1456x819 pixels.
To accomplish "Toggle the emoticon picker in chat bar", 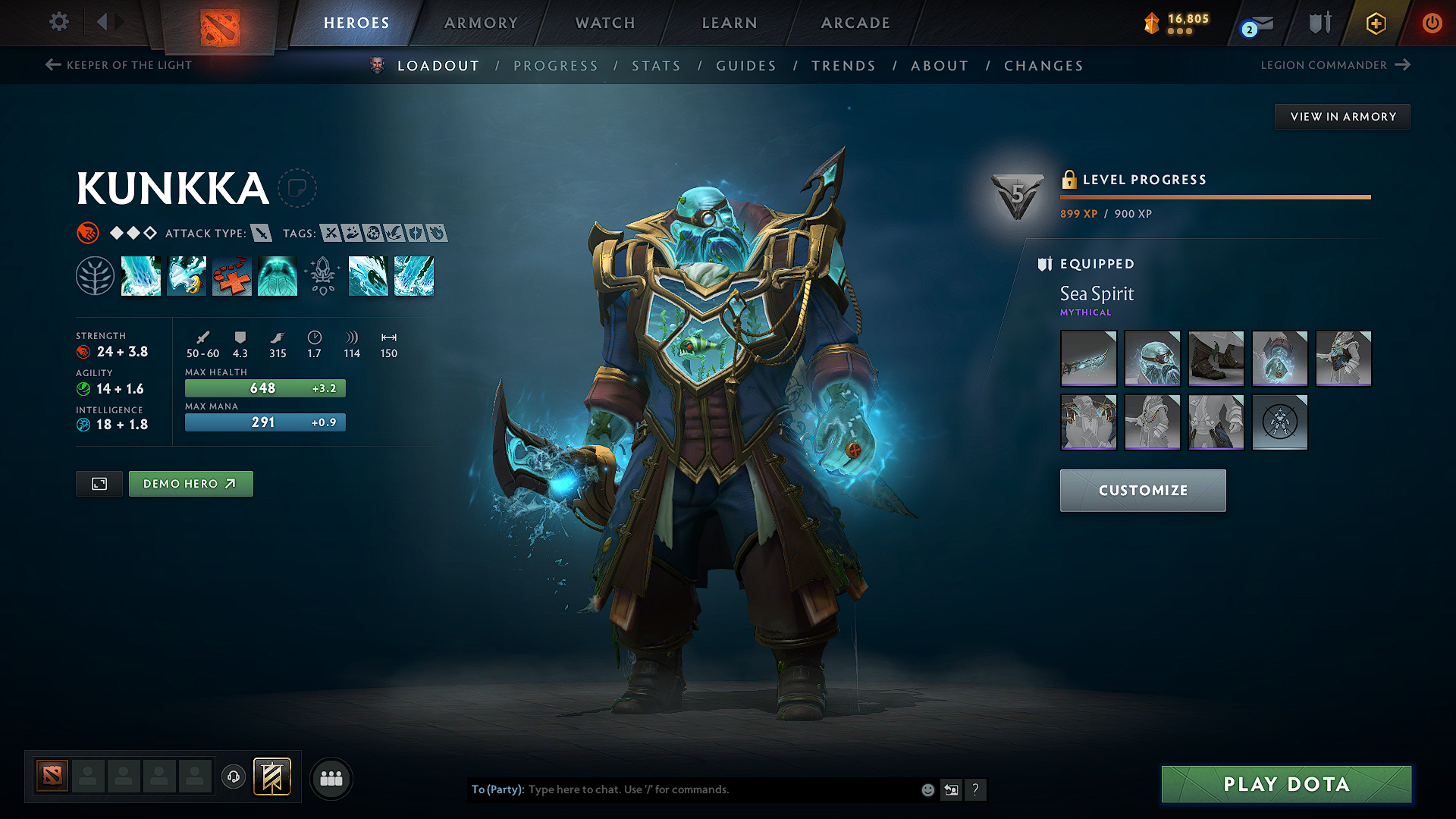I will tap(927, 789).
